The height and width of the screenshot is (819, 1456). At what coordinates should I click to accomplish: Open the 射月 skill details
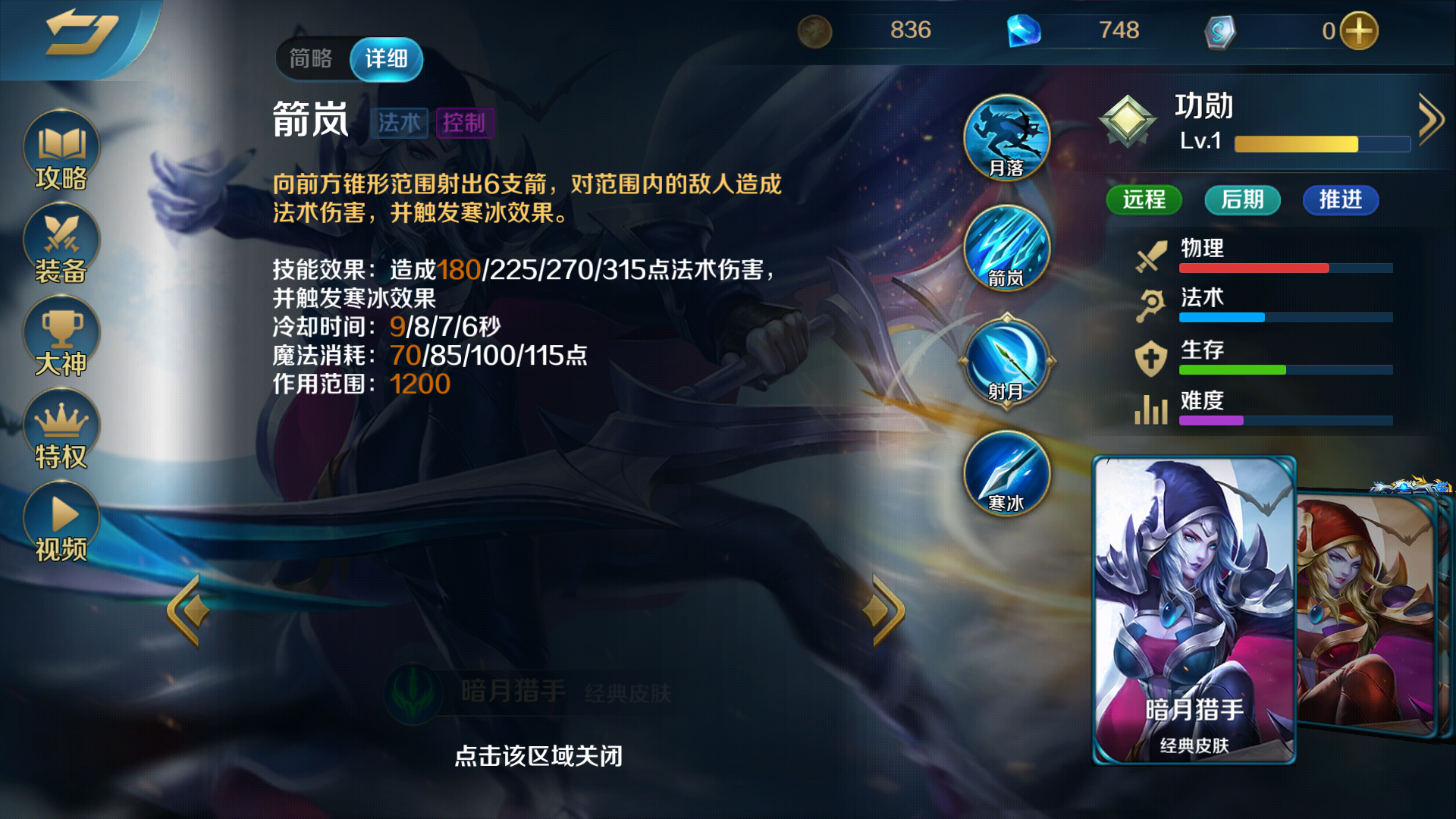(x=1007, y=362)
